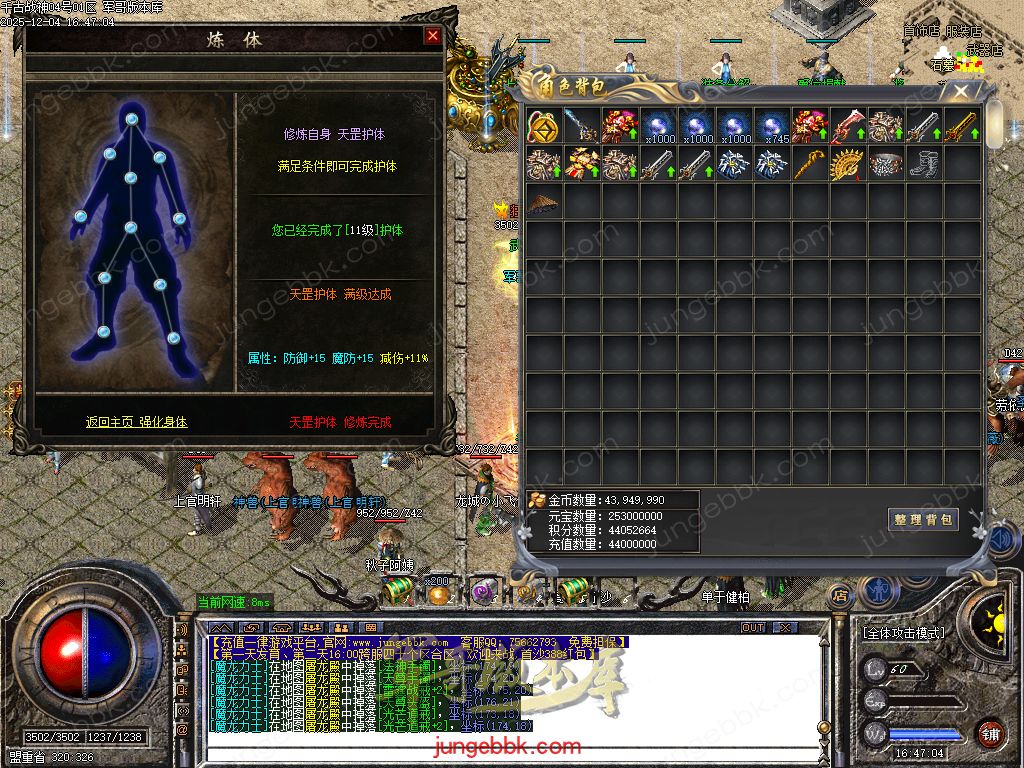Close the chat panel with X button

pyautogui.click(x=785, y=627)
